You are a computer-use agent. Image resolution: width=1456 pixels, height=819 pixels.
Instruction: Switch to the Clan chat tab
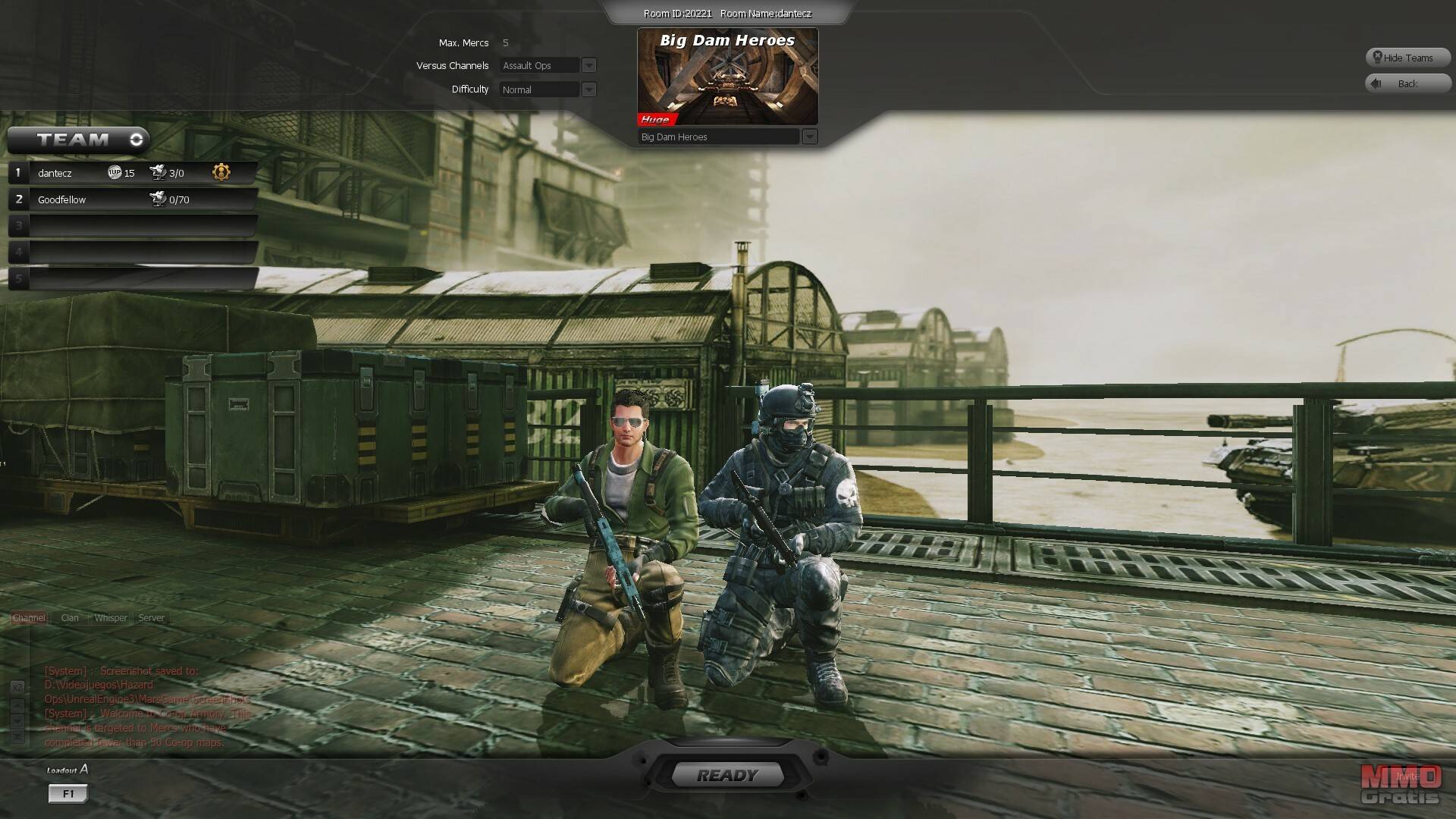coord(70,618)
